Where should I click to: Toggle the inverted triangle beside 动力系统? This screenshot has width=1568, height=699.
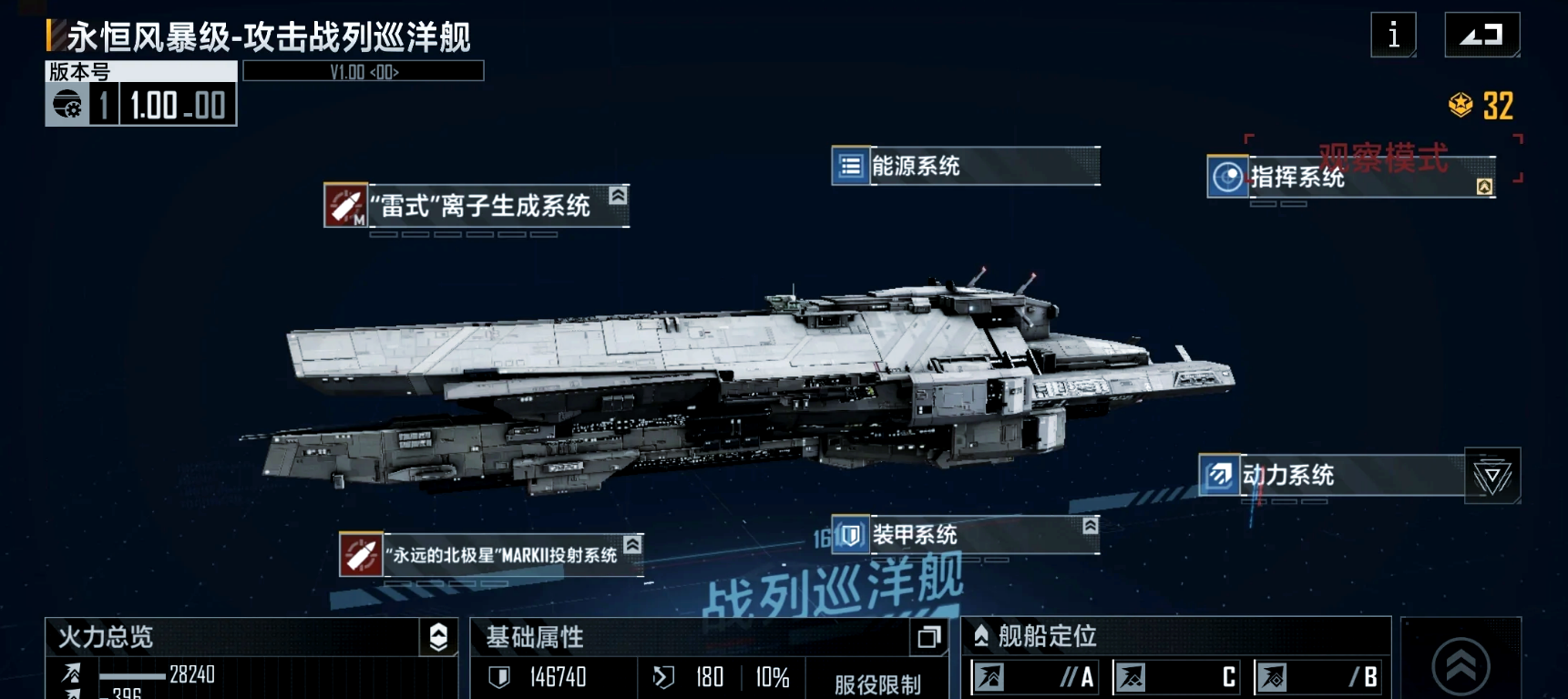[x=1492, y=475]
